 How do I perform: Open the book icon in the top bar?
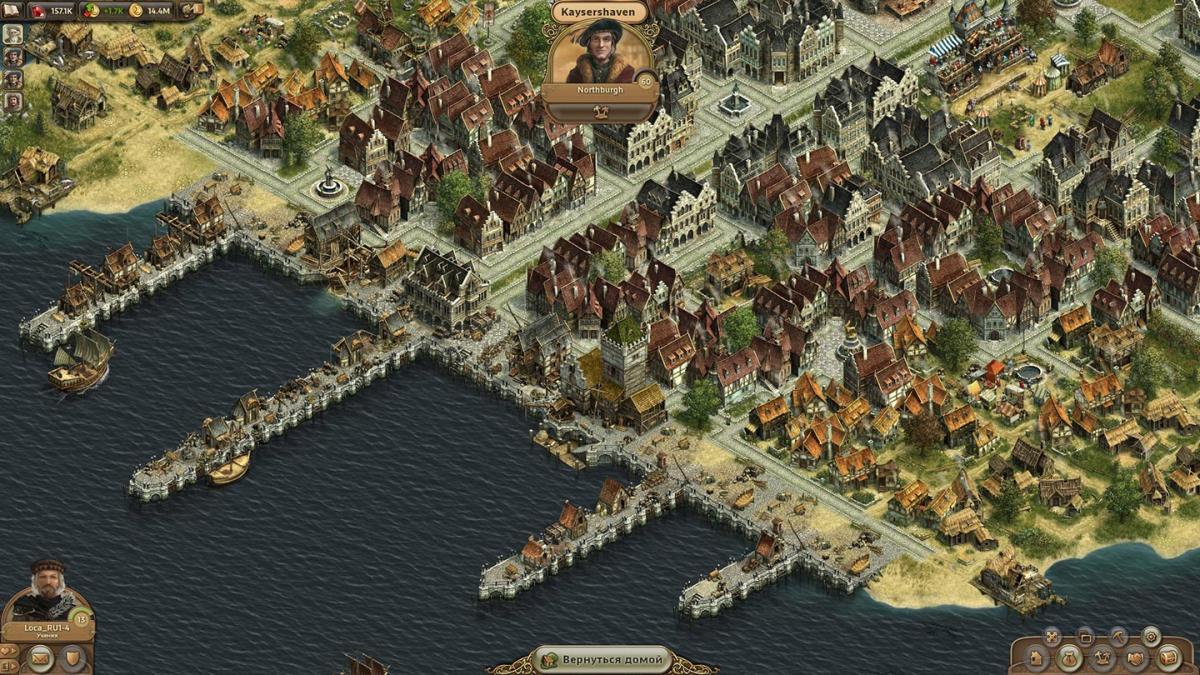(11, 10)
